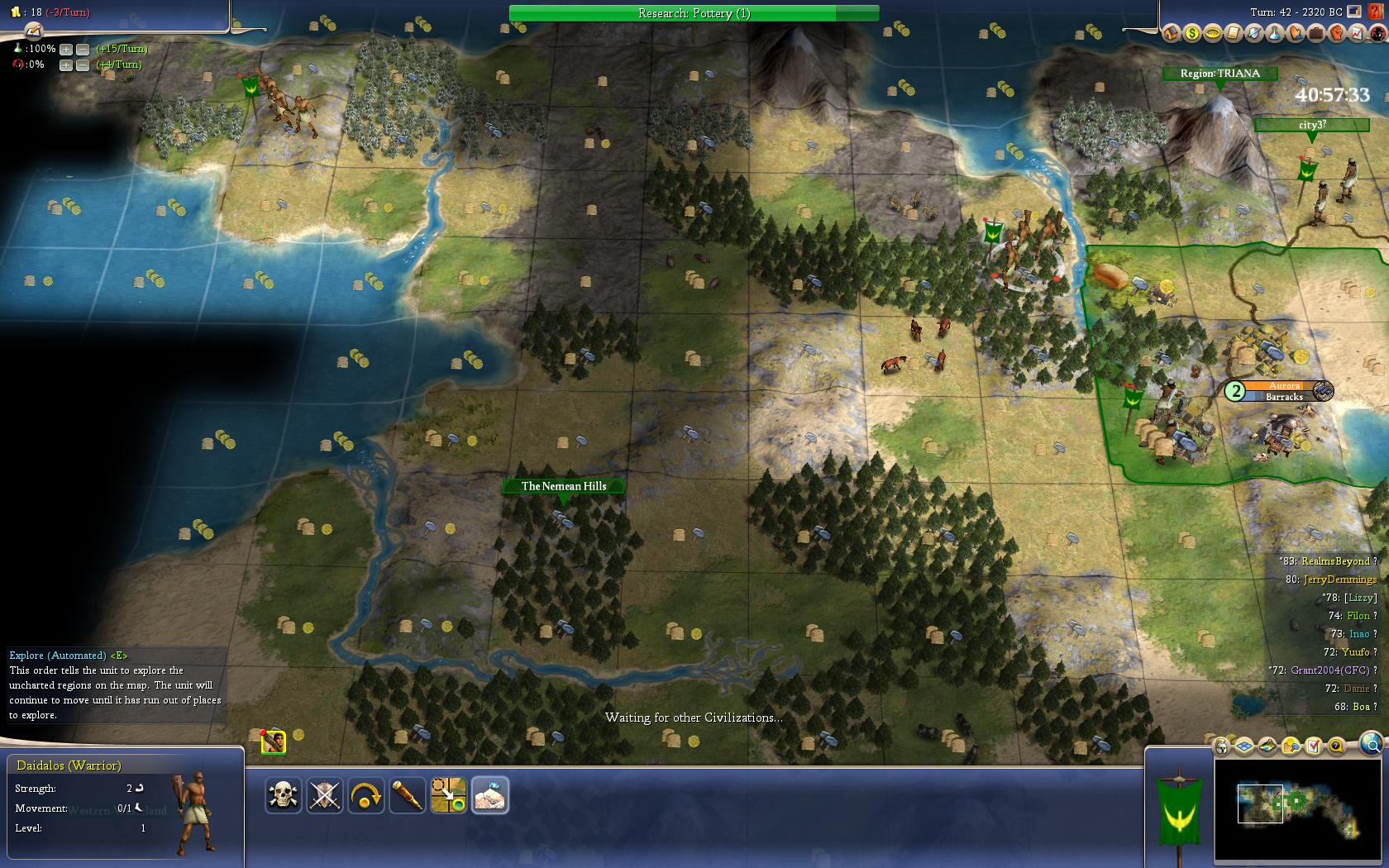
Task: Open the red Civilopedia help book
Action: point(1376,12)
